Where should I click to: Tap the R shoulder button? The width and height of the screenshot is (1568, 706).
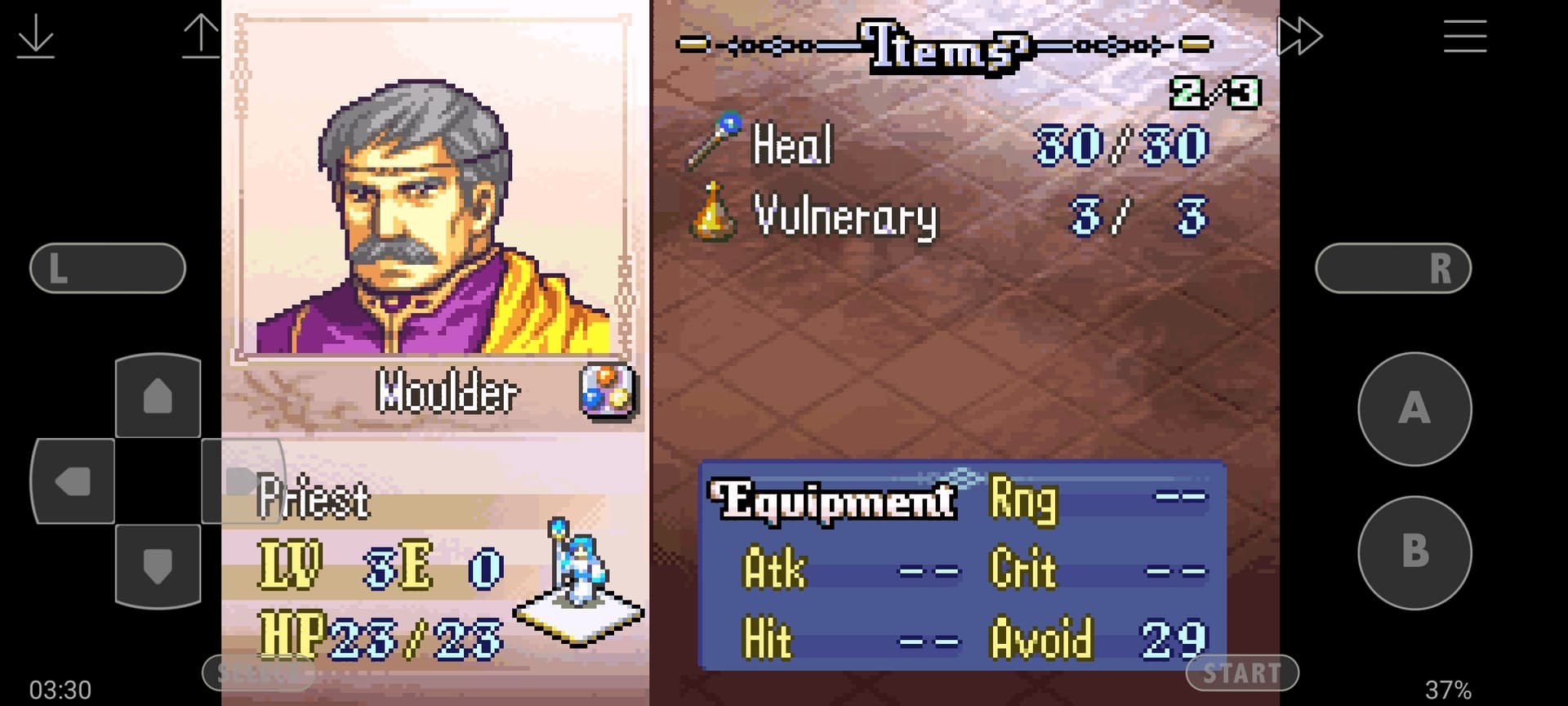(x=1393, y=268)
